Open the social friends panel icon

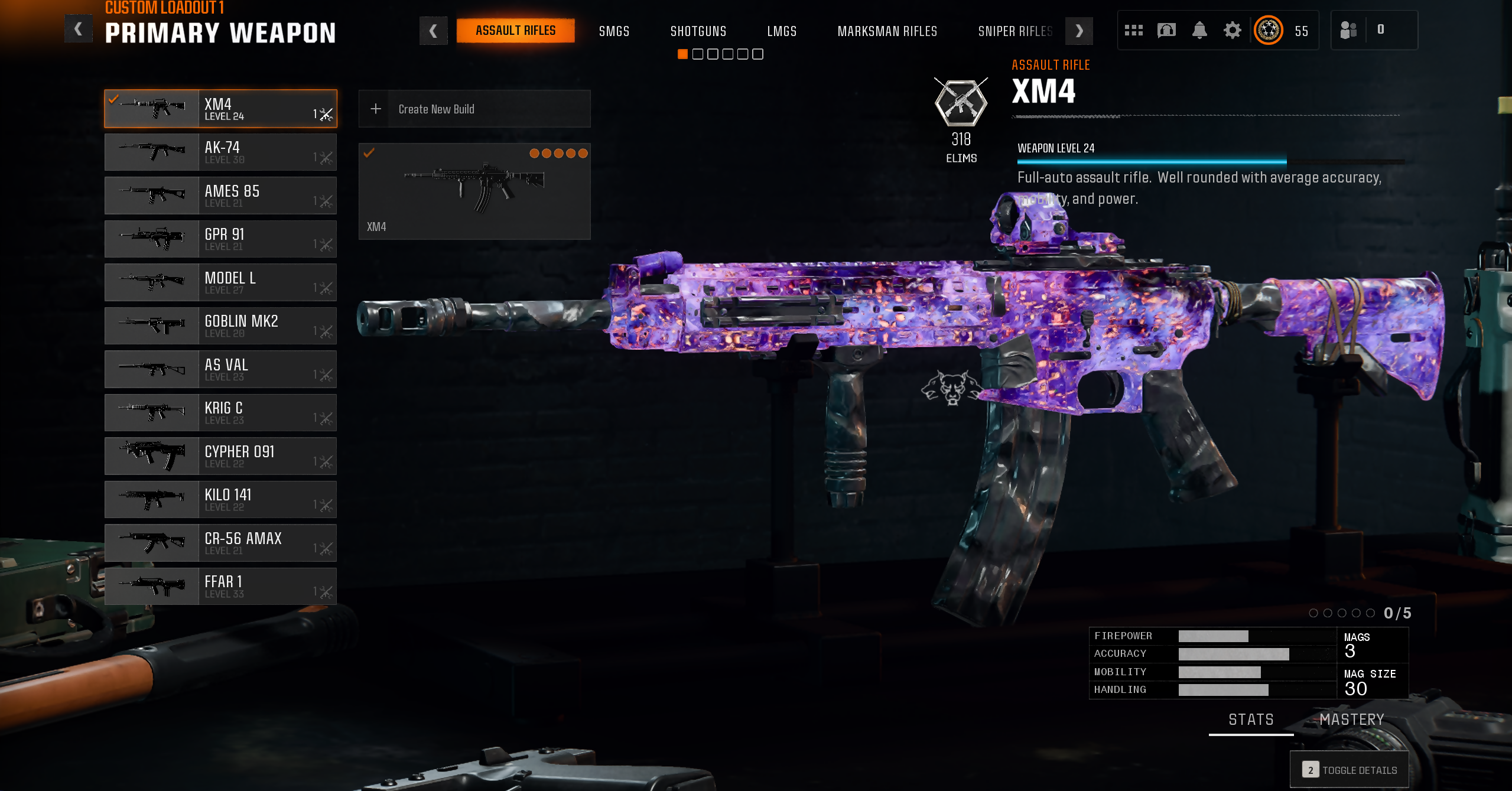(1348, 30)
